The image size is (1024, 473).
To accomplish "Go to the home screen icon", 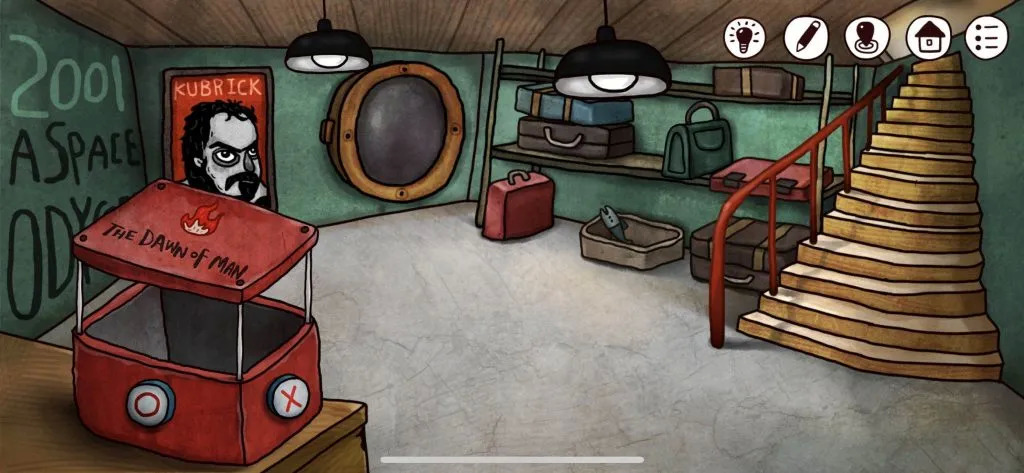I will [926, 38].
